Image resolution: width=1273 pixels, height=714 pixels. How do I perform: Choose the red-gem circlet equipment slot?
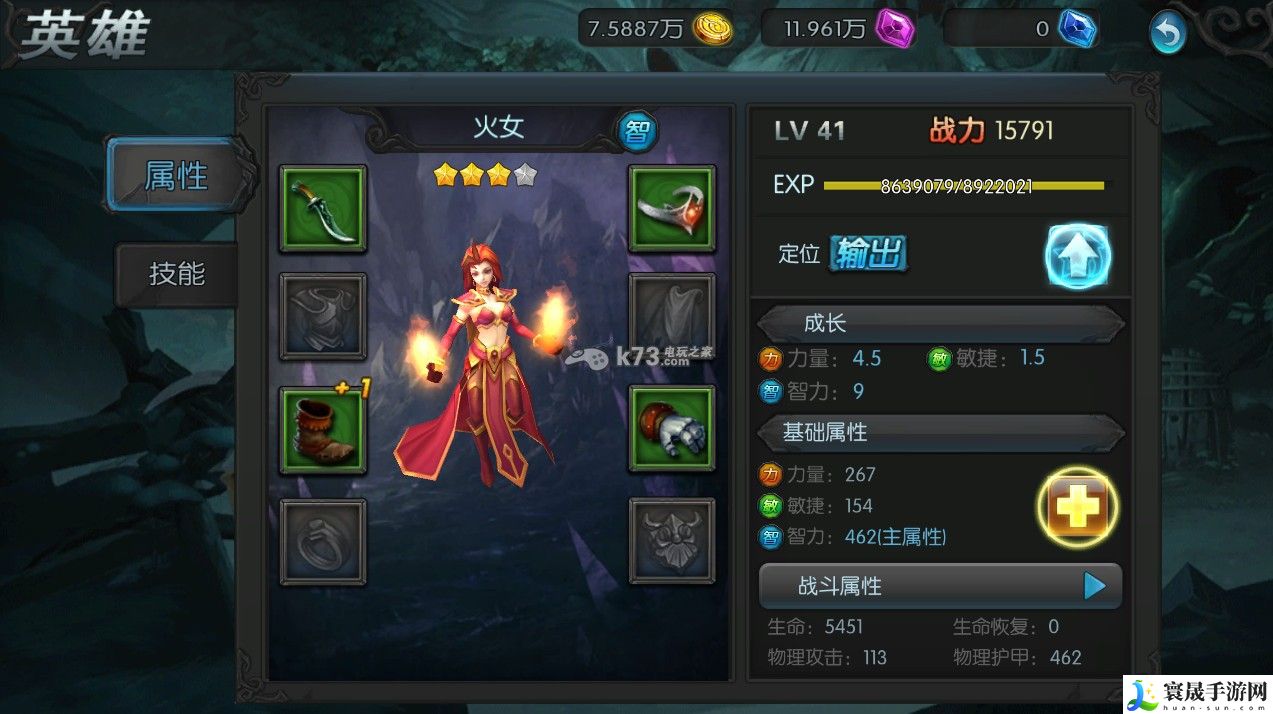click(671, 208)
